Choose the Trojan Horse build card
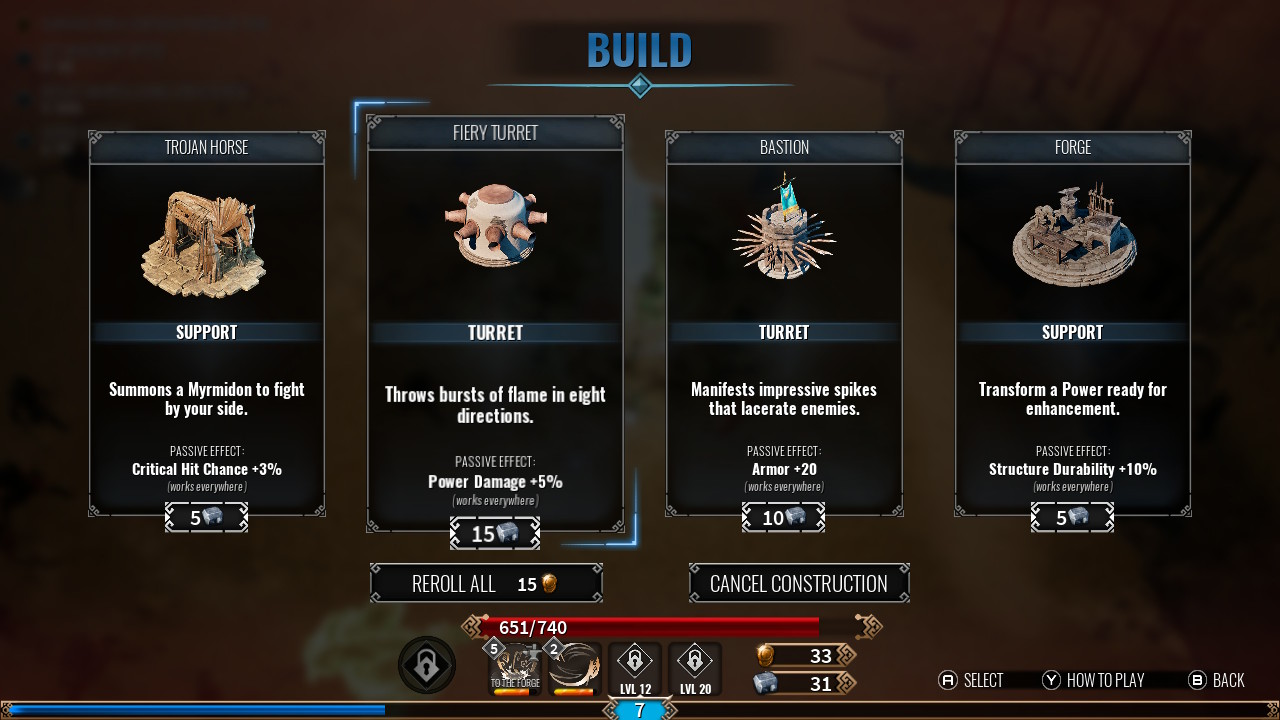Image resolution: width=1280 pixels, height=720 pixels. [207, 323]
